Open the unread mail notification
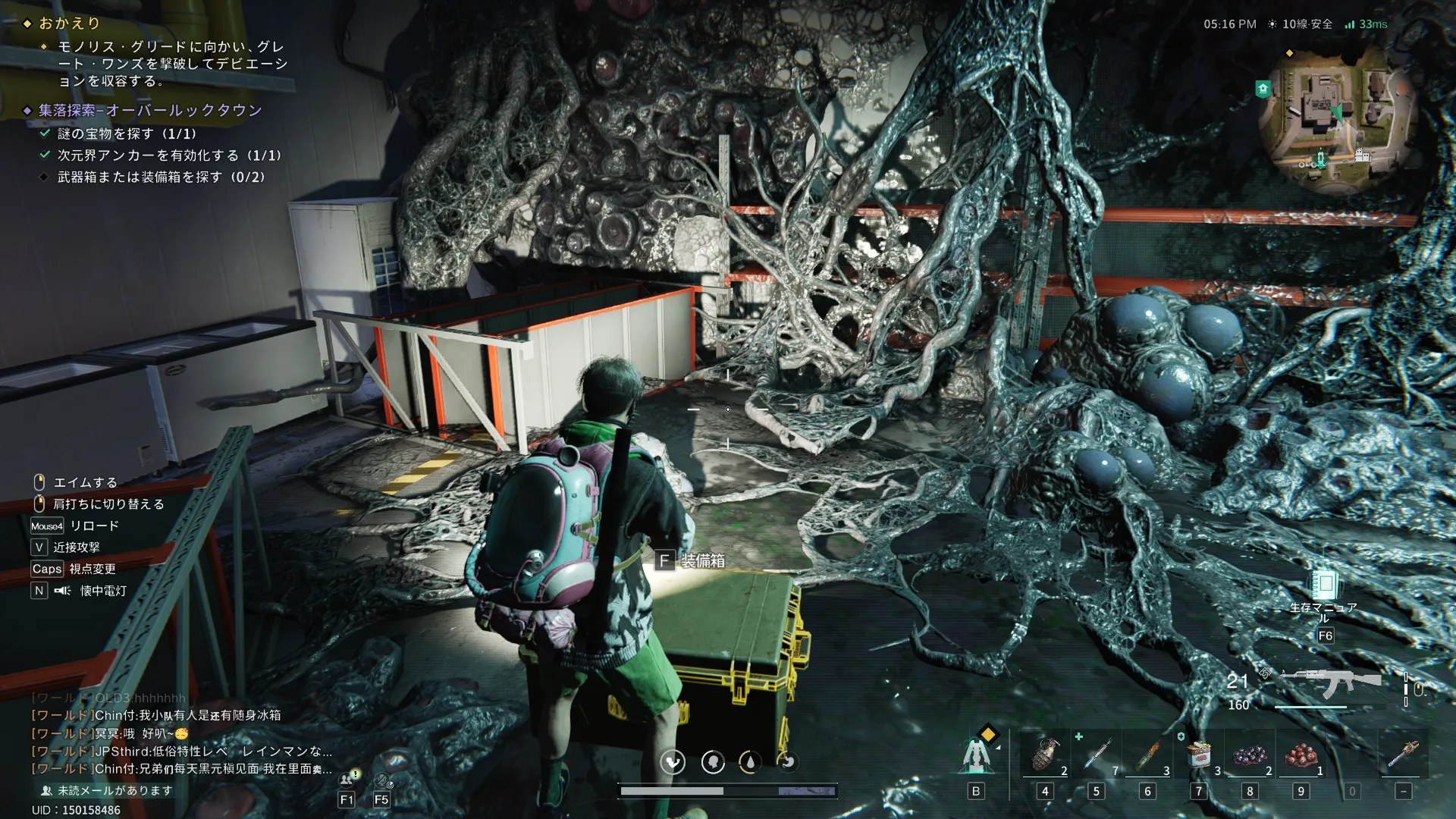Viewport: 1456px width, 819px height. [x=107, y=790]
